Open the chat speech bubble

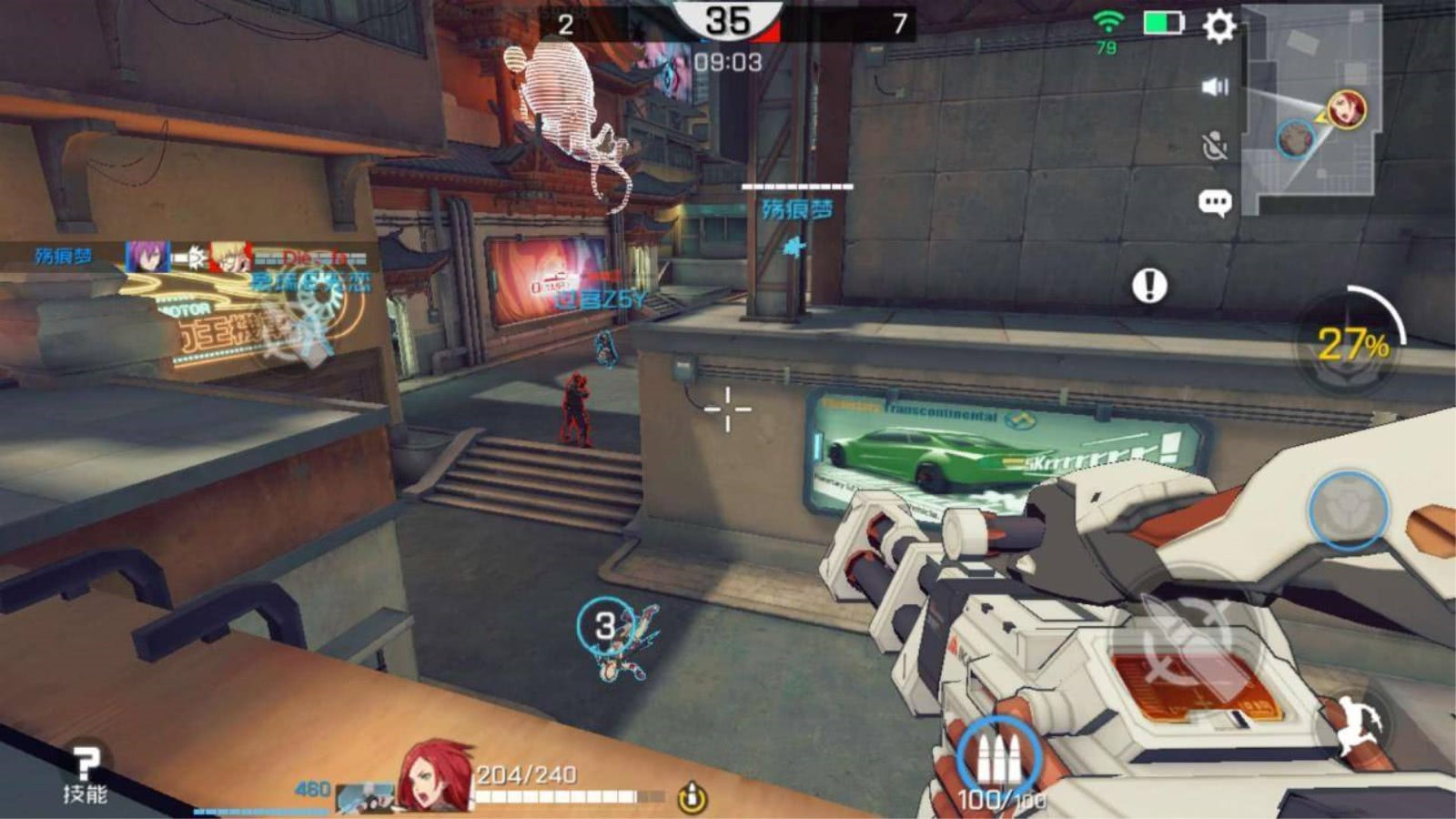click(1215, 202)
